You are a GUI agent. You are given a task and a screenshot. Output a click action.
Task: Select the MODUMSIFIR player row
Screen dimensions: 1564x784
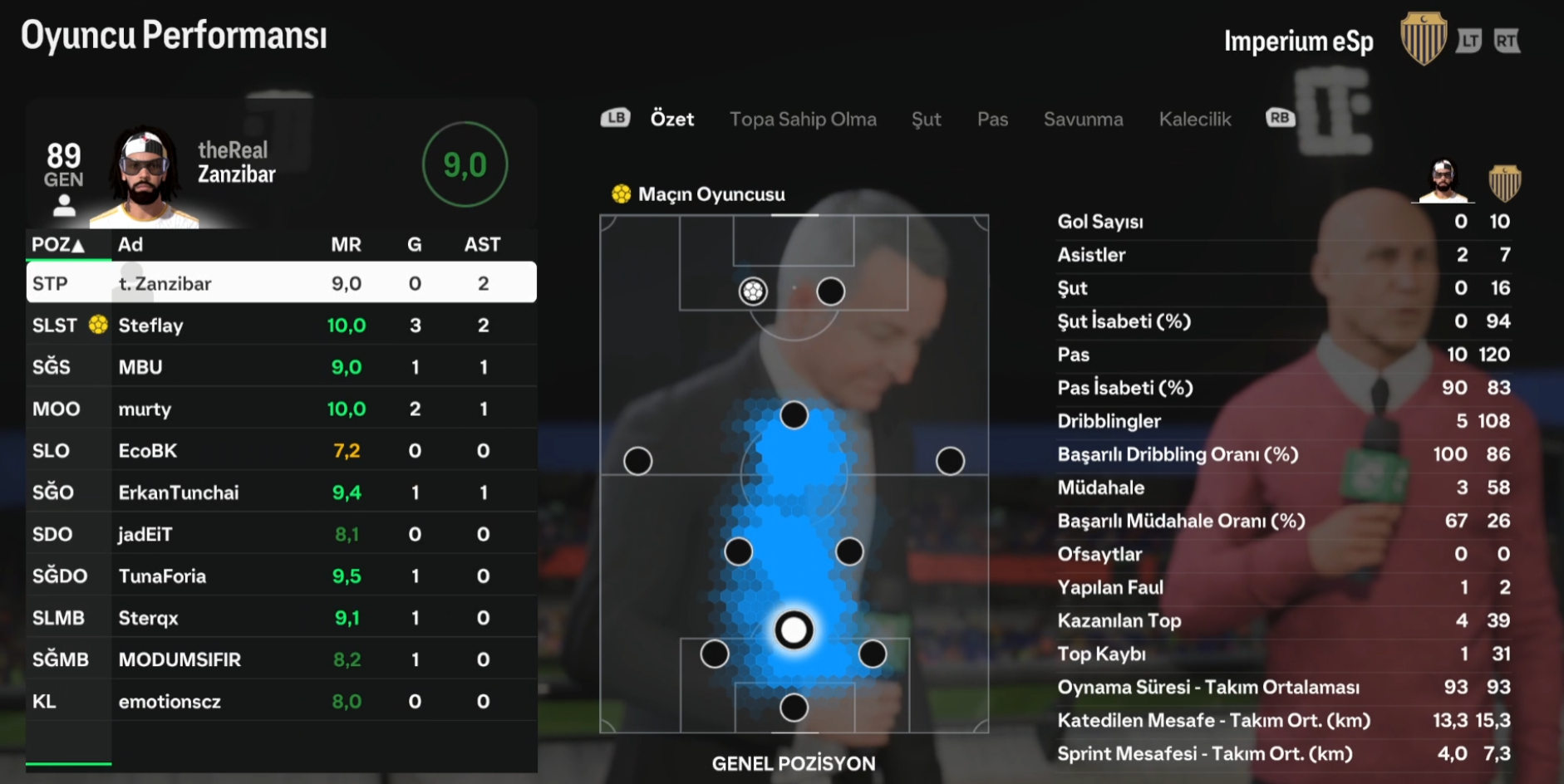click(281, 659)
